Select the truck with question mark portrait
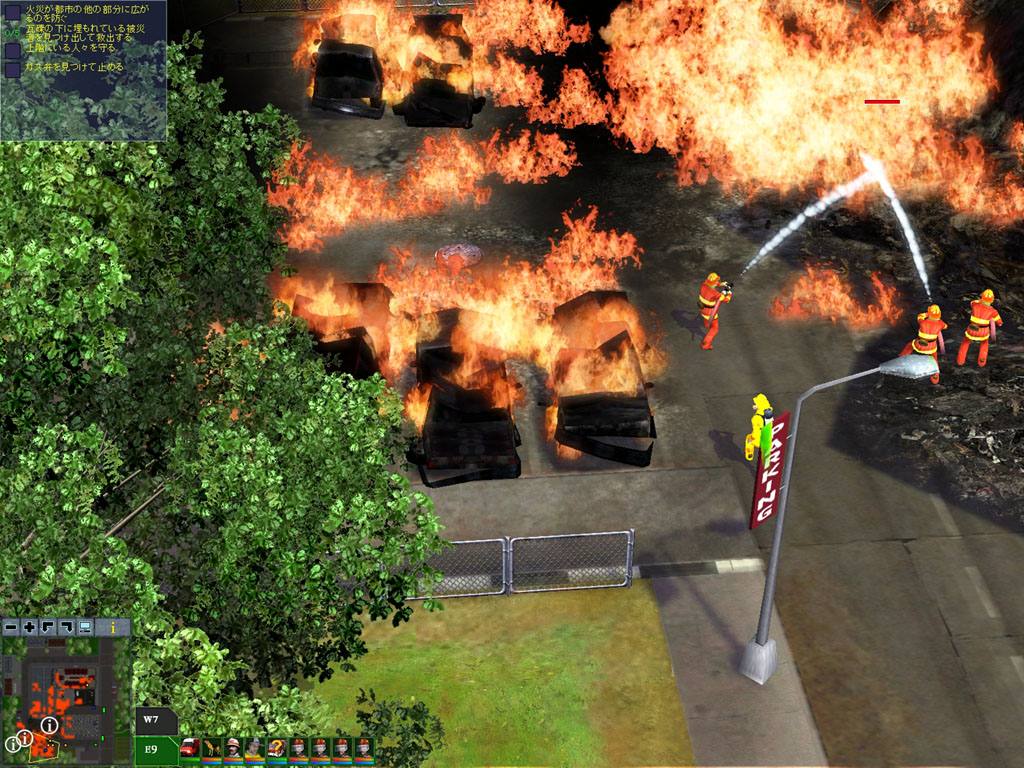 [x=277, y=748]
